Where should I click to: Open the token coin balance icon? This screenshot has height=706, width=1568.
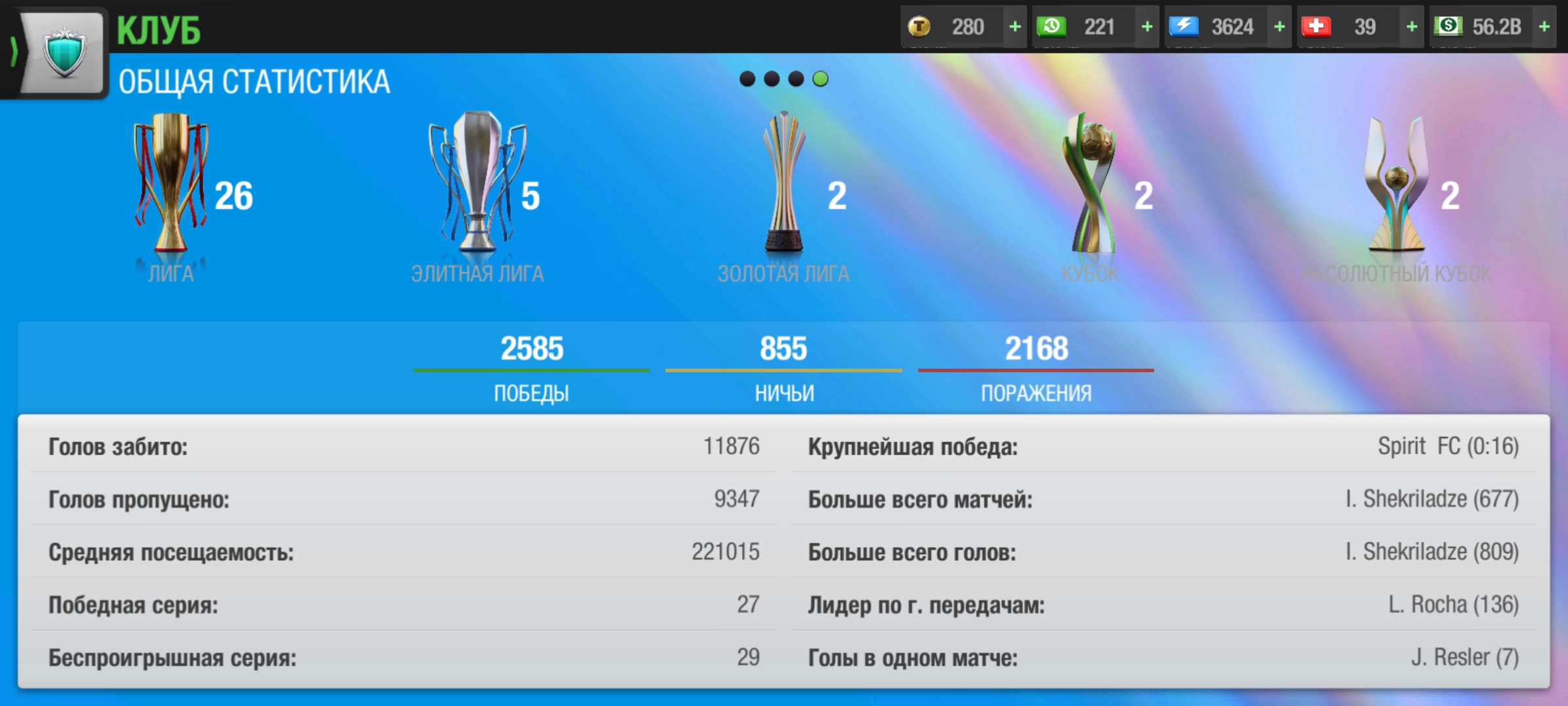[x=921, y=27]
